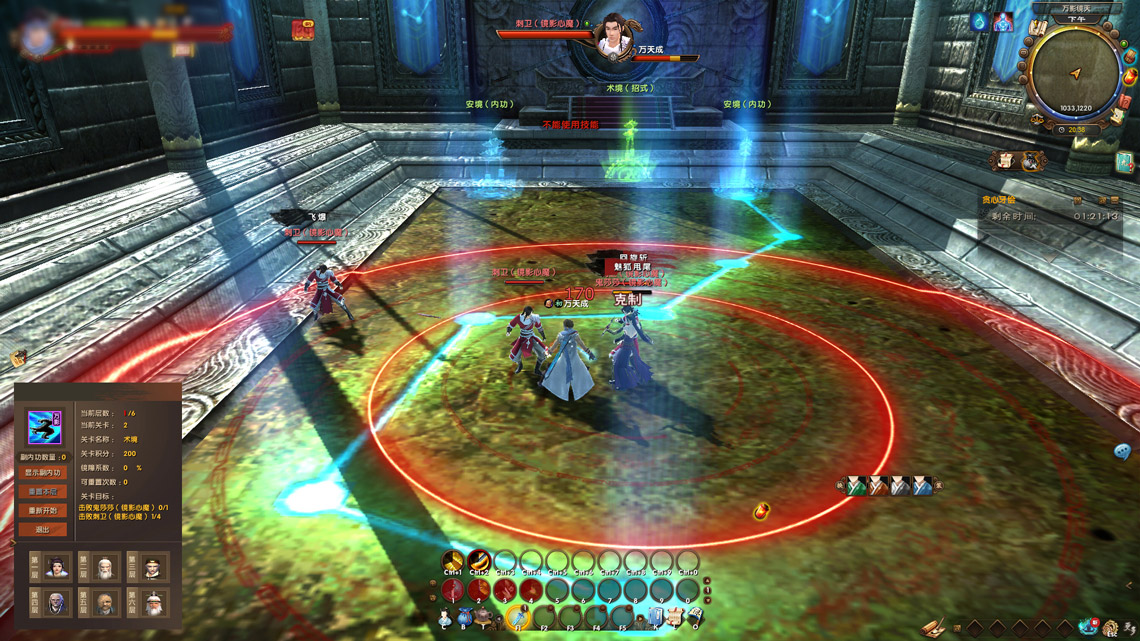Click the 显示副内功 button
Viewport: 1140px width, 641px height.
pyautogui.click(x=42, y=473)
